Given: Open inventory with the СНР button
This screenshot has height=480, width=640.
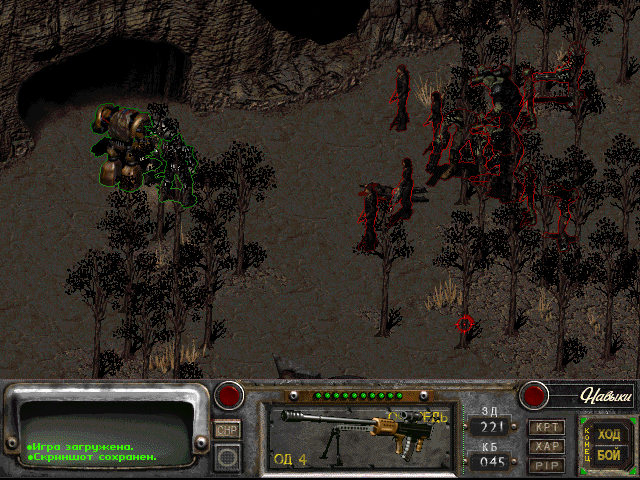Looking at the screenshot, I should coord(227,429).
